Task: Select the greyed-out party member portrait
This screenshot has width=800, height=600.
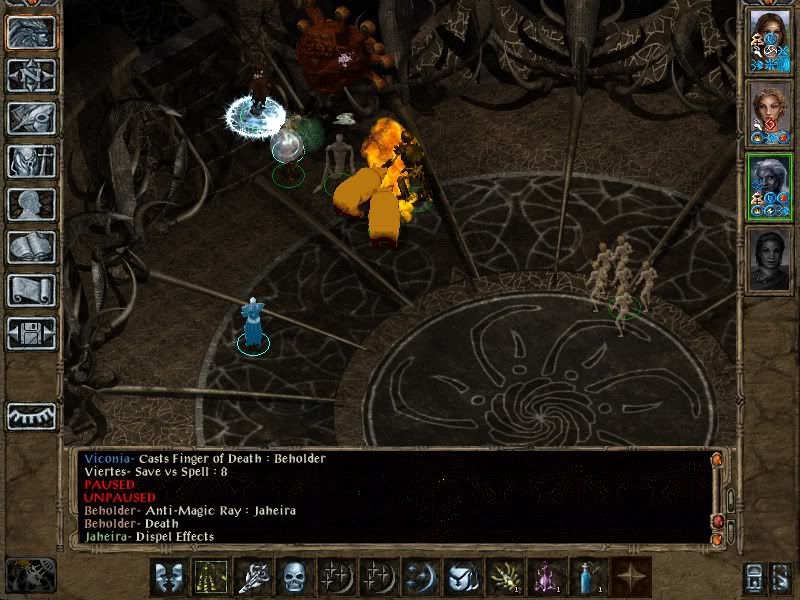Action: [x=770, y=258]
